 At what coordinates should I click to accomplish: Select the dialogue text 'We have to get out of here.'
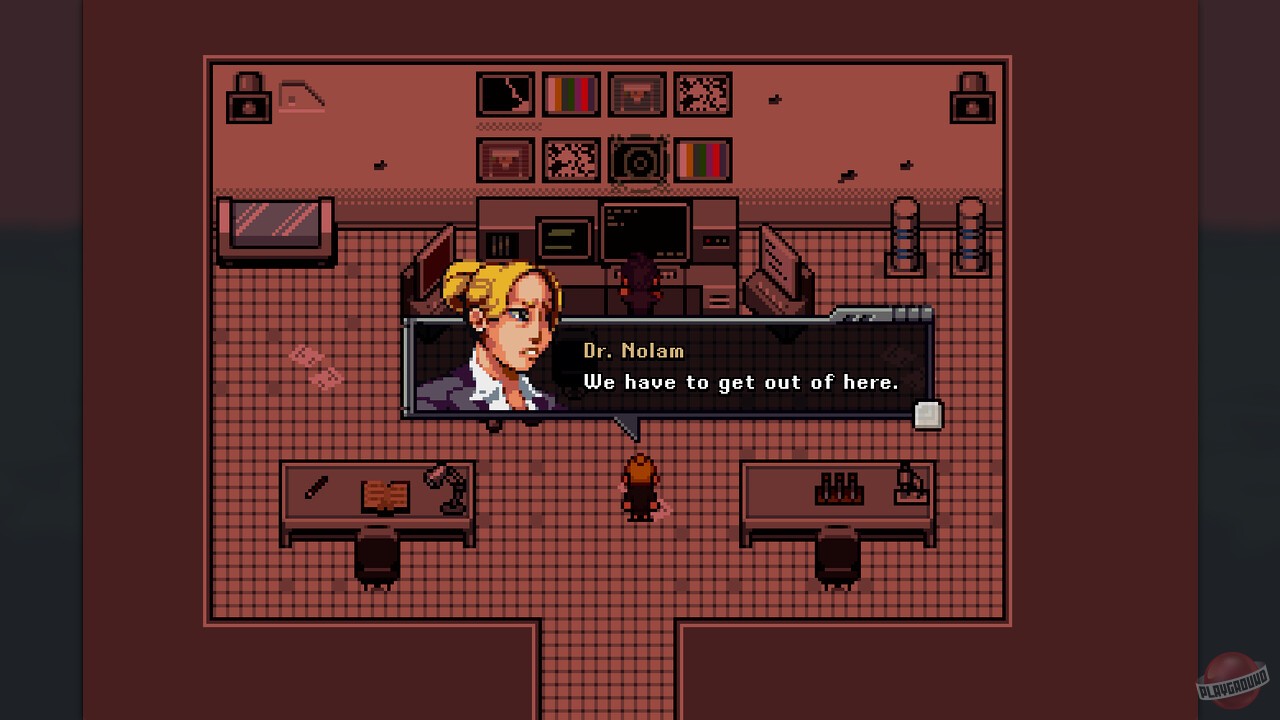click(x=741, y=382)
